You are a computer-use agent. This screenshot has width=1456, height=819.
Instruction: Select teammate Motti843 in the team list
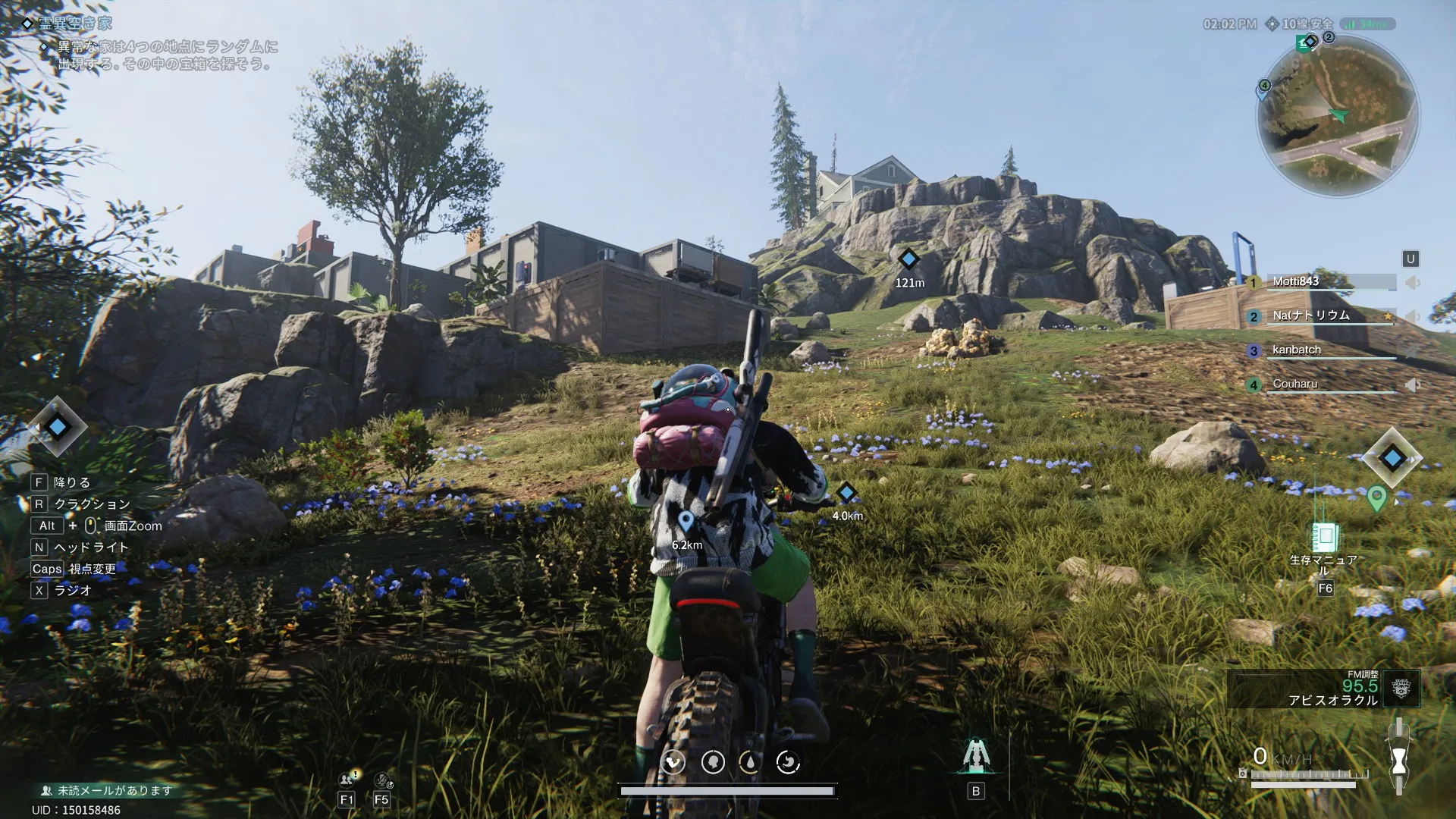pyautogui.click(x=1296, y=281)
